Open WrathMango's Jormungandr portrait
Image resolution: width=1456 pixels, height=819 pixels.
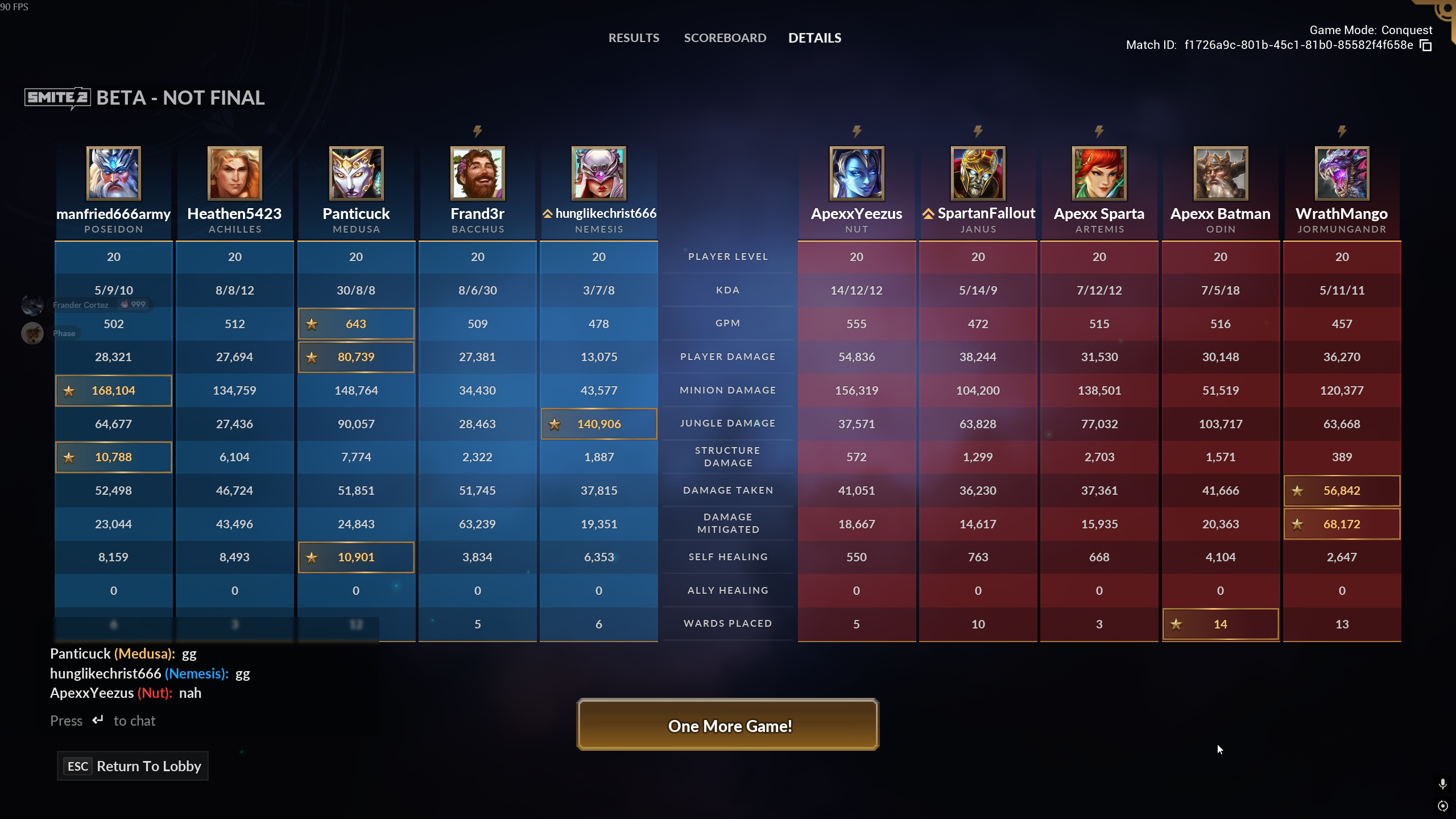pyautogui.click(x=1342, y=173)
